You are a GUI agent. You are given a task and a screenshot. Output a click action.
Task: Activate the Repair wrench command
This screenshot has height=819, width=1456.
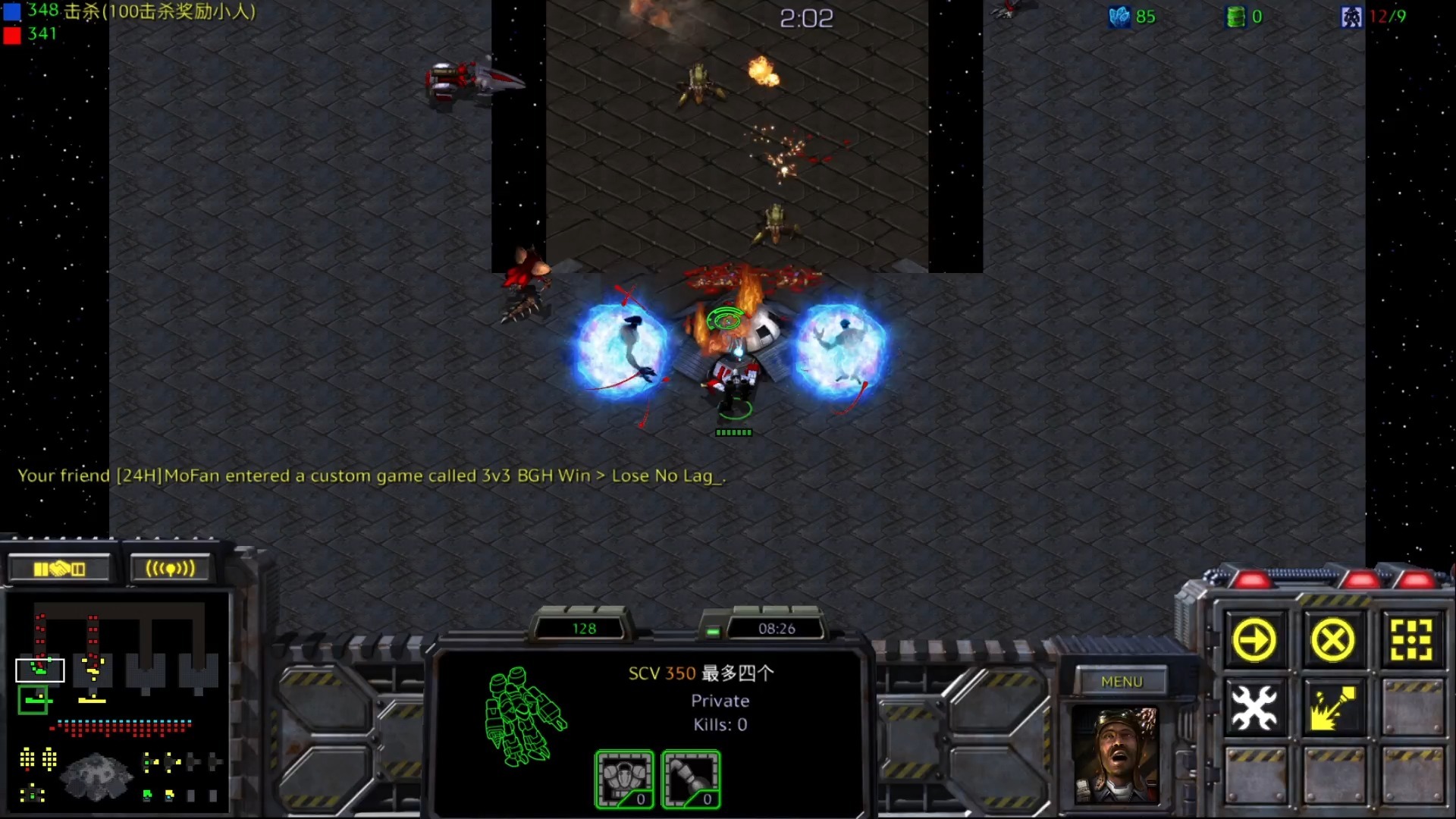(x=1254, y=708)
